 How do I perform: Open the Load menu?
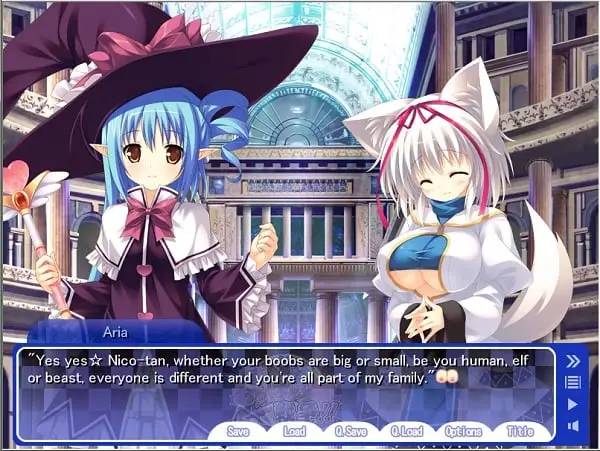(294, 431)
